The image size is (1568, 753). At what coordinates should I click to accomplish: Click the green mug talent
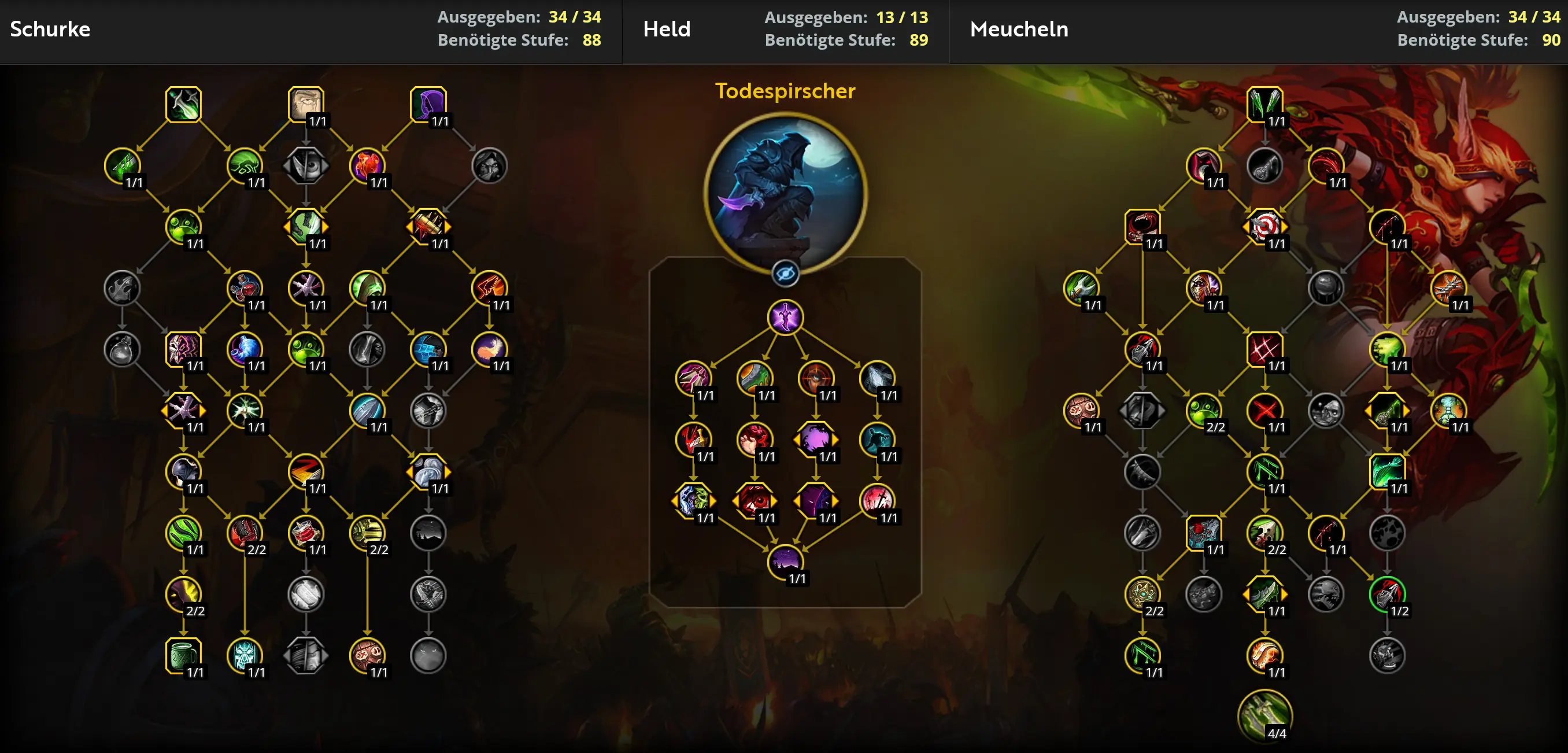183,655
